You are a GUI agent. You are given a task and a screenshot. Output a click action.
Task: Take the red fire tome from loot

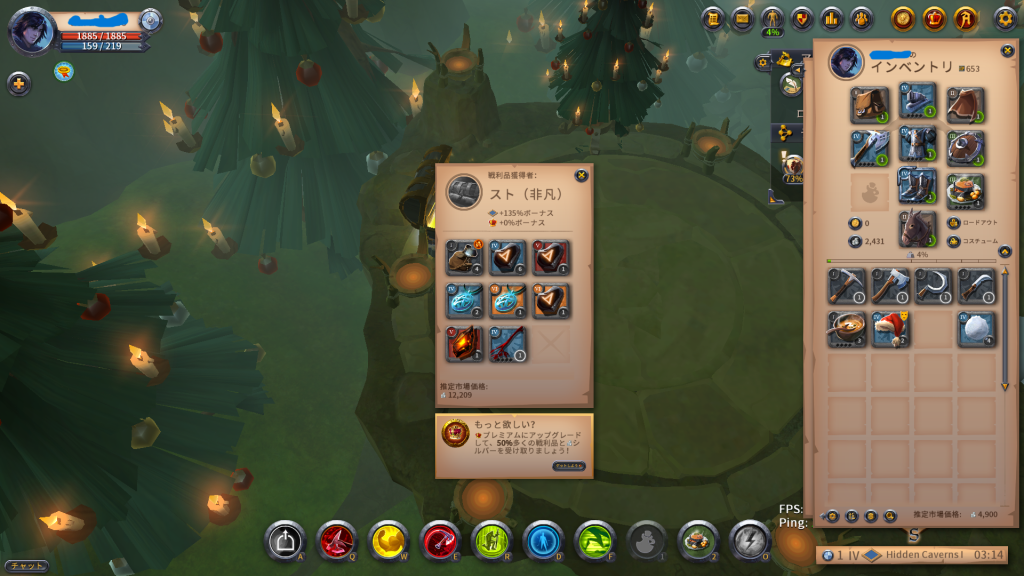[x=465, y=344]
